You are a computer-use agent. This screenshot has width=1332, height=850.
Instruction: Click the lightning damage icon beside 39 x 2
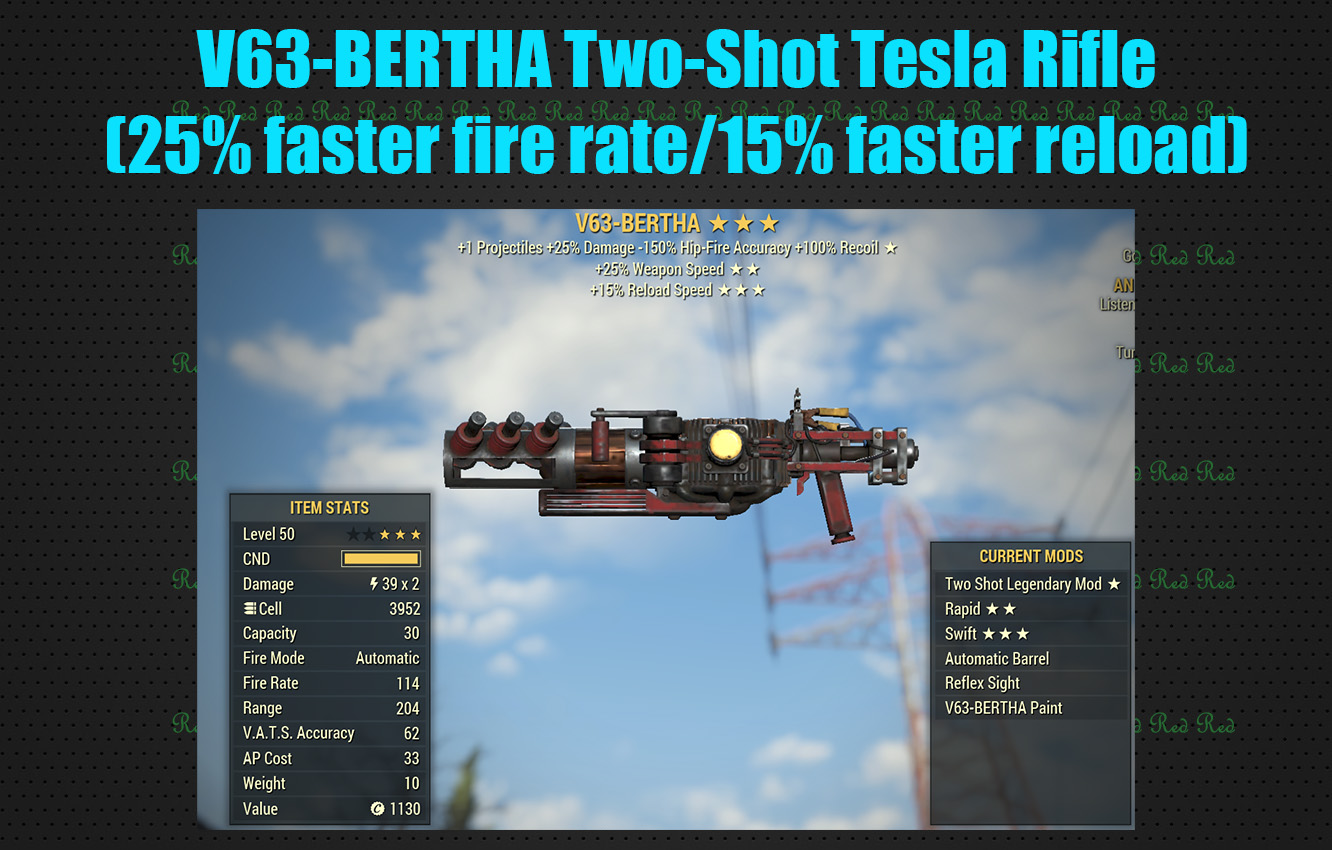374,583
